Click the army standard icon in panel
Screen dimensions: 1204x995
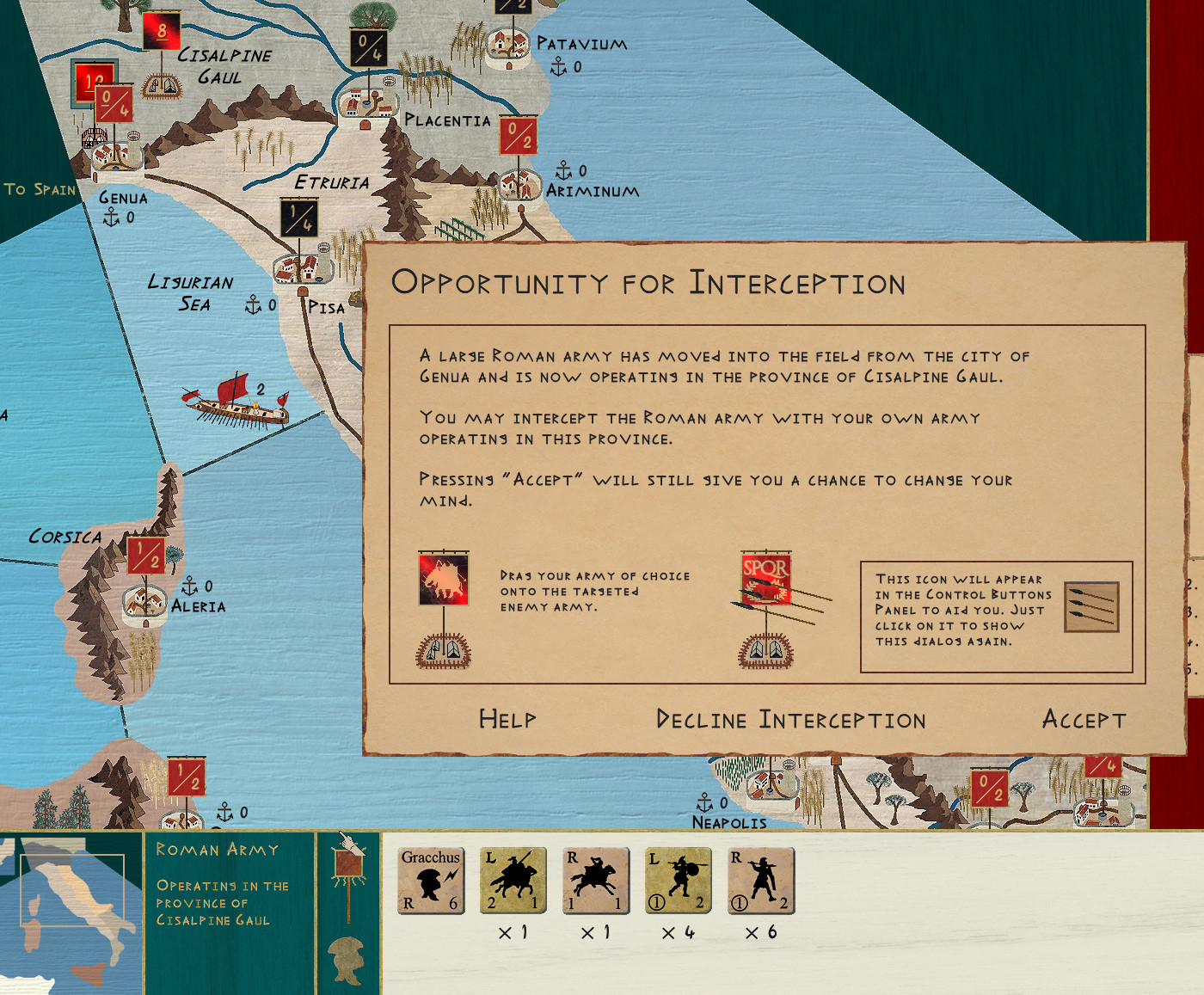(x=348, y=867)
